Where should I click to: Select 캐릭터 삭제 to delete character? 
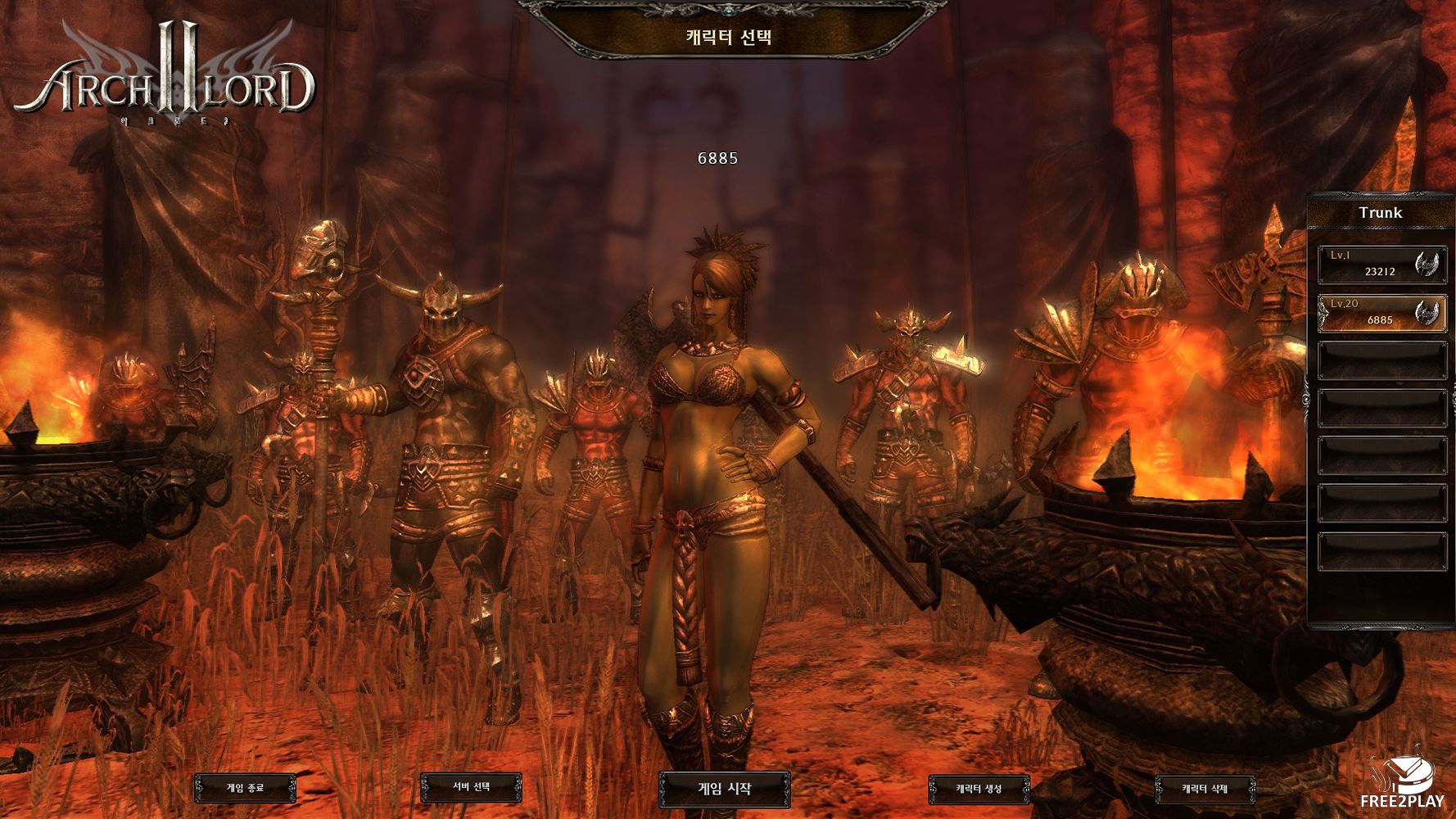click(x=1205, y=790)
